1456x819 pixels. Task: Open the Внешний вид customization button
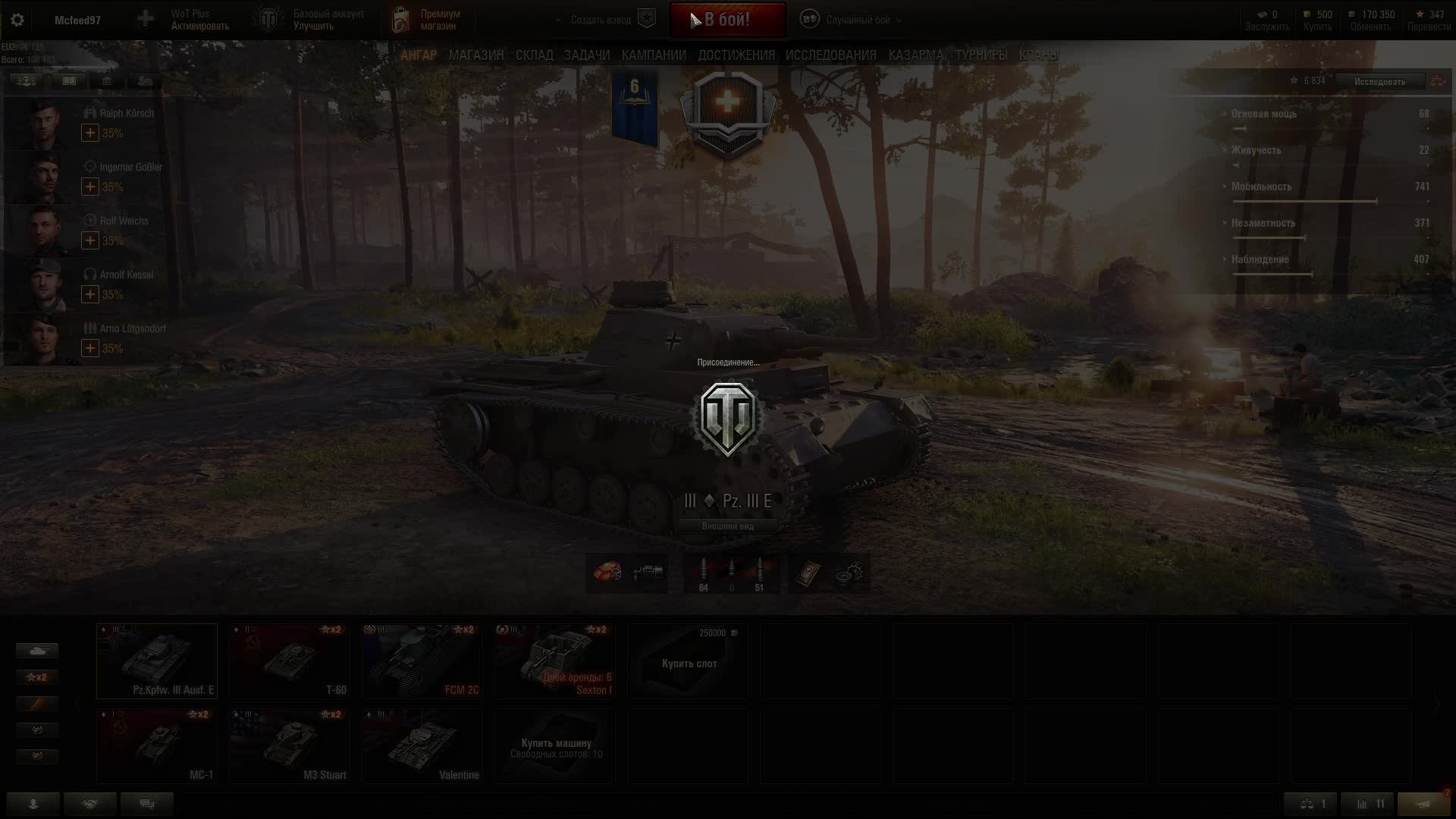[x=727, y=526]
